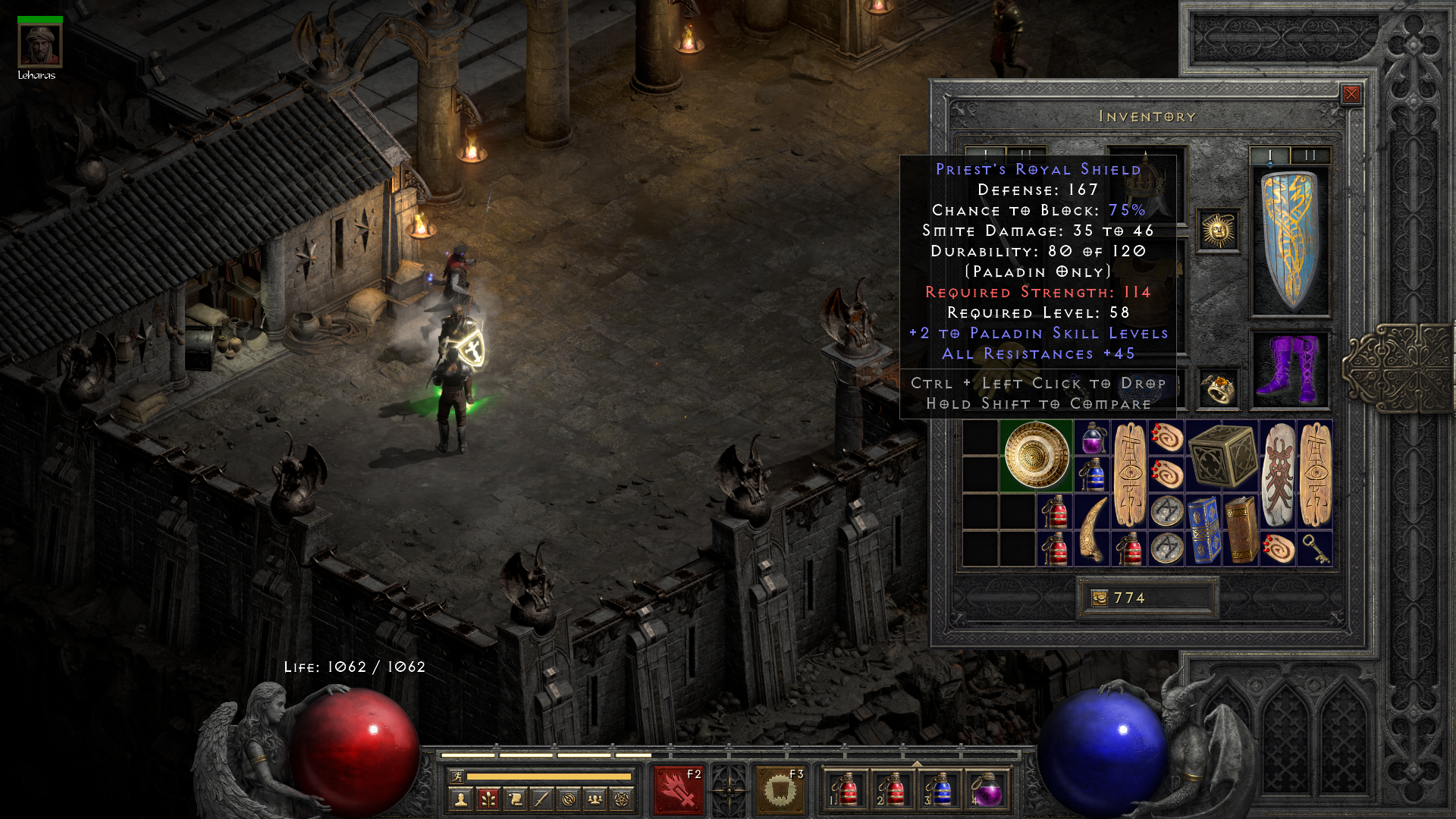Screen dimensions: 1456x819
Task: Click the pentagram menu icon
Action: coord(620,800)
